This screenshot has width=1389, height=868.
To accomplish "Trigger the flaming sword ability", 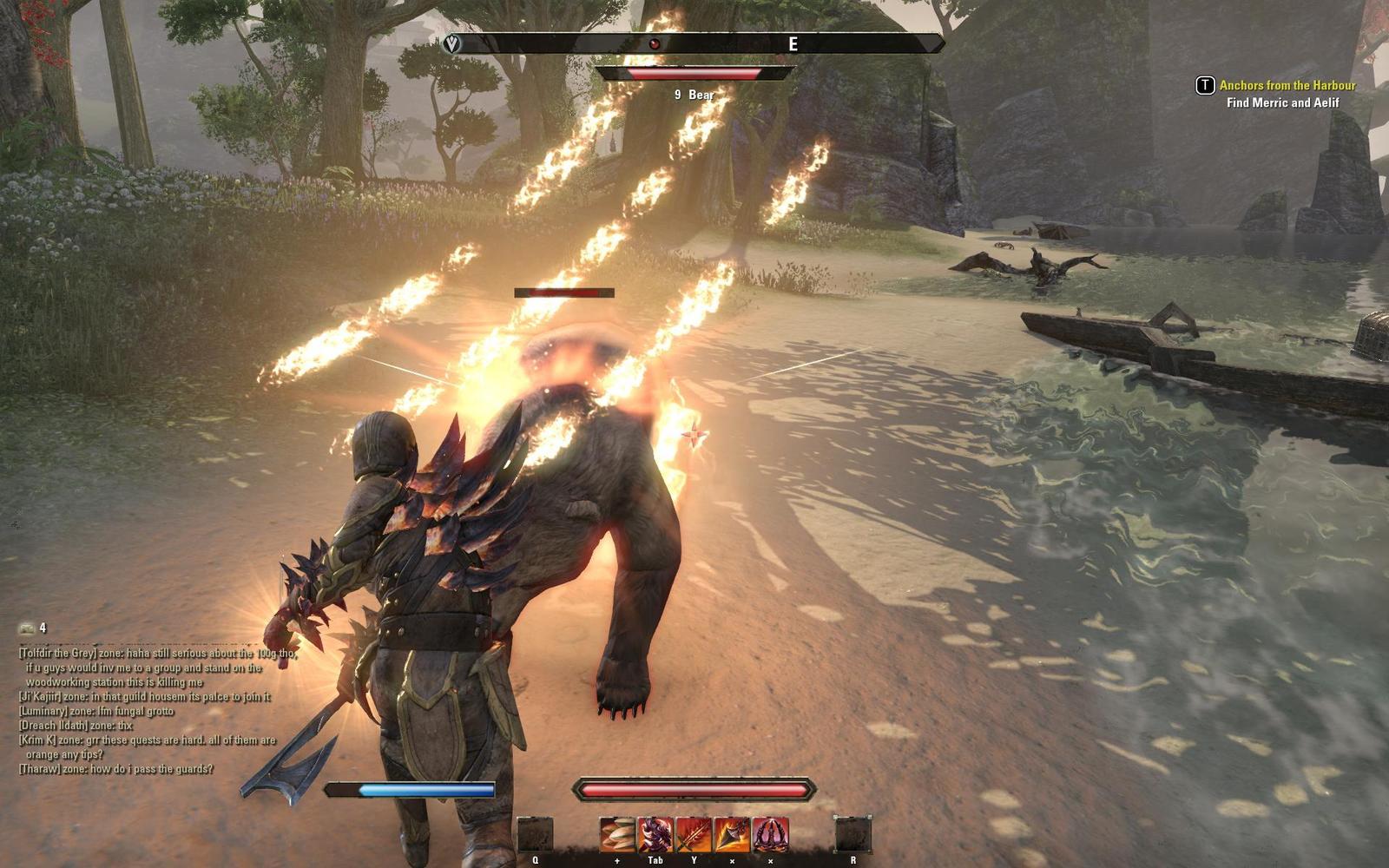I will click(x=694, y=835).
